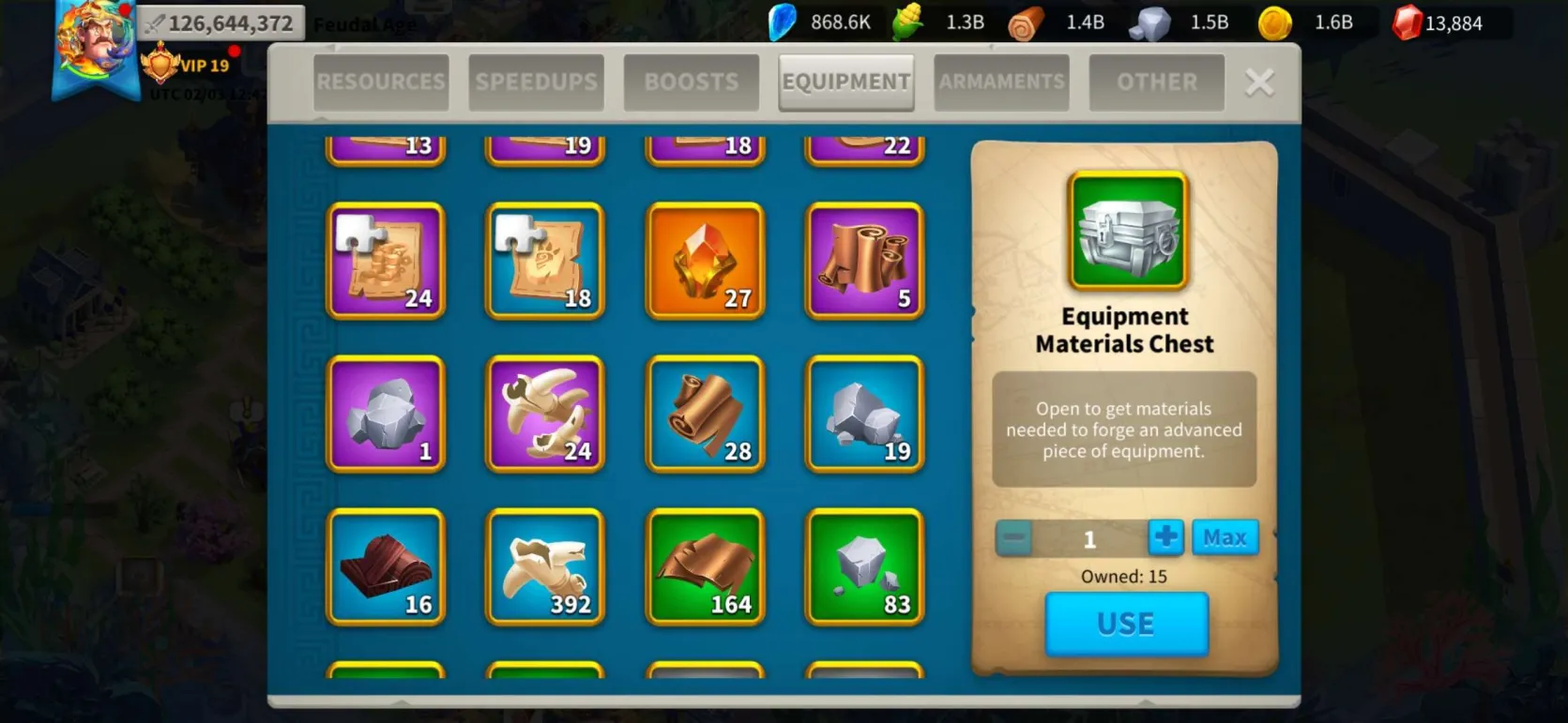This screenshot has width=1568, height=723.
Task: Open the Speedups tab
Action: tap(536, 83)
